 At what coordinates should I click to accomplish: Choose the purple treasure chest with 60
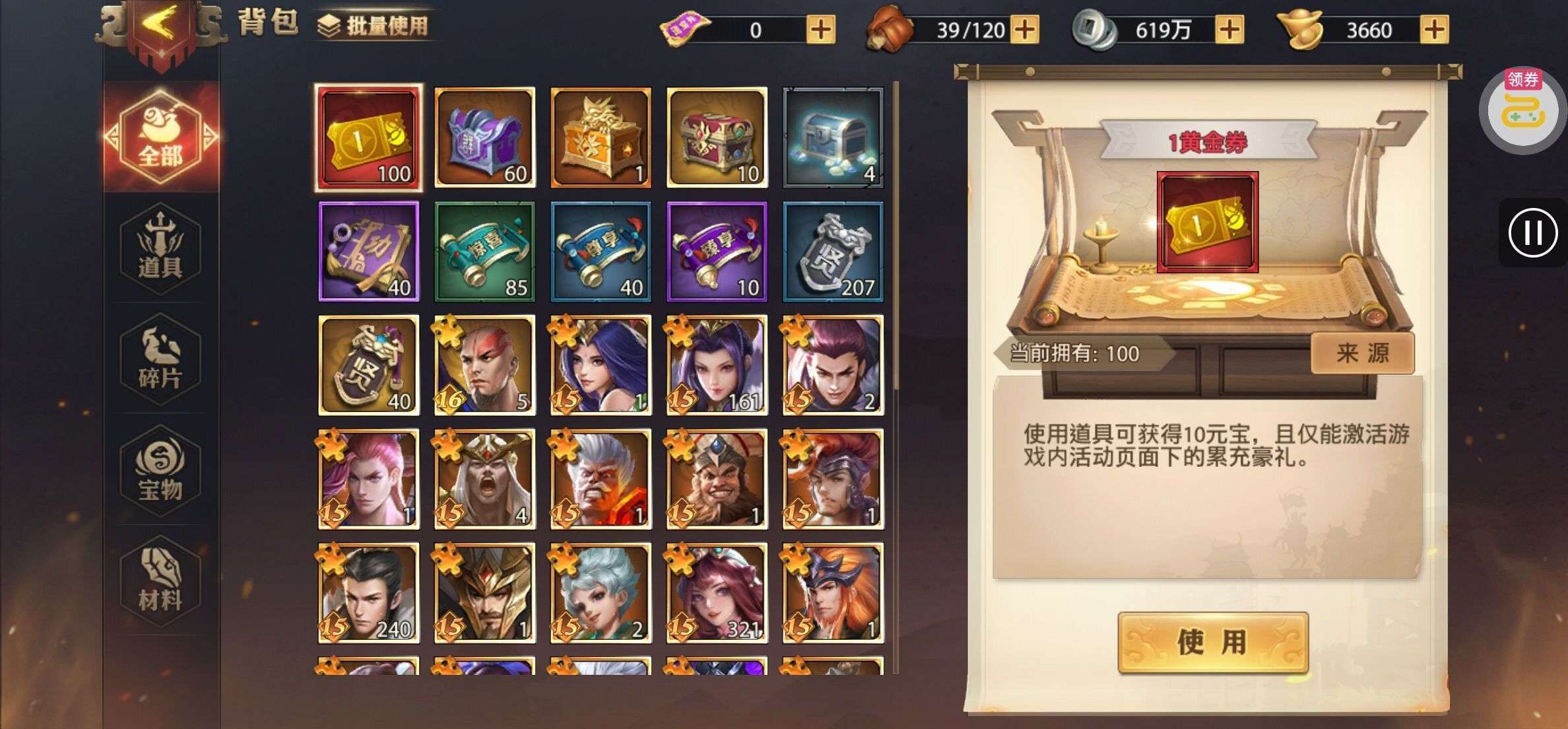pyautogui.click(x=485, y=137)
